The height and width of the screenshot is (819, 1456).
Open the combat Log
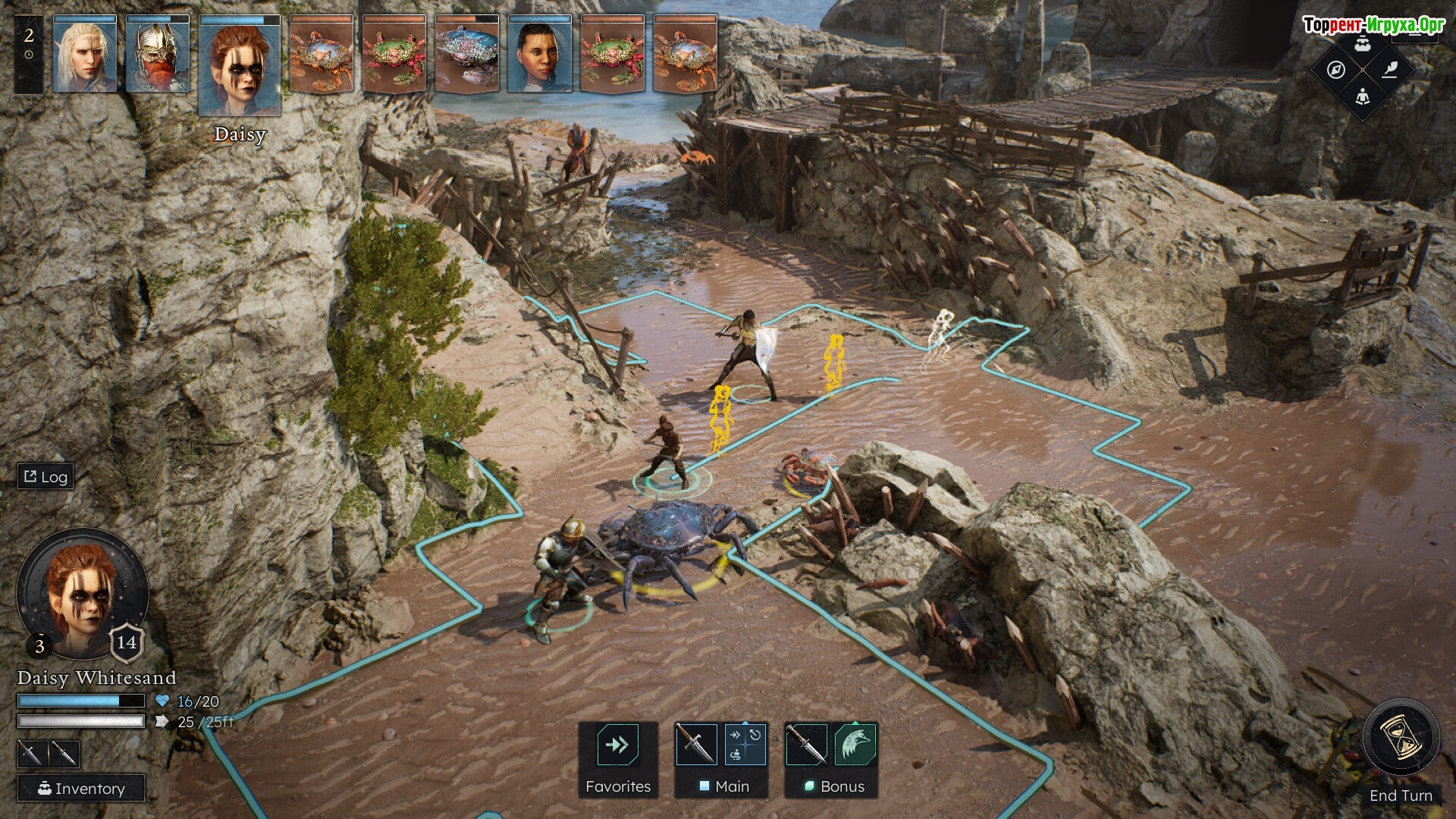(45, 476)
